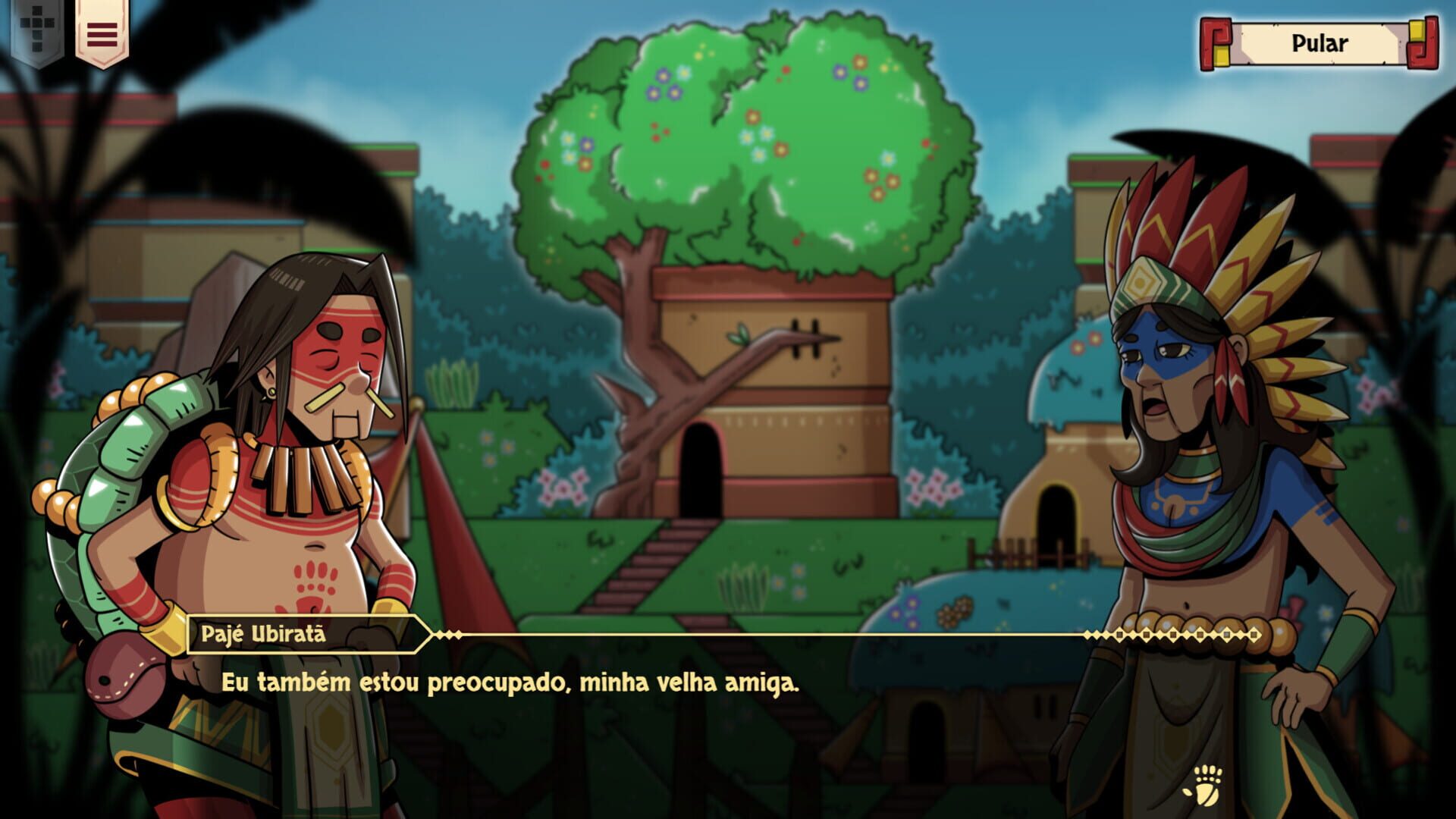Click the red-yellow ornament right of Pular
The image size is (1456, 819).
pos(1424,43)
